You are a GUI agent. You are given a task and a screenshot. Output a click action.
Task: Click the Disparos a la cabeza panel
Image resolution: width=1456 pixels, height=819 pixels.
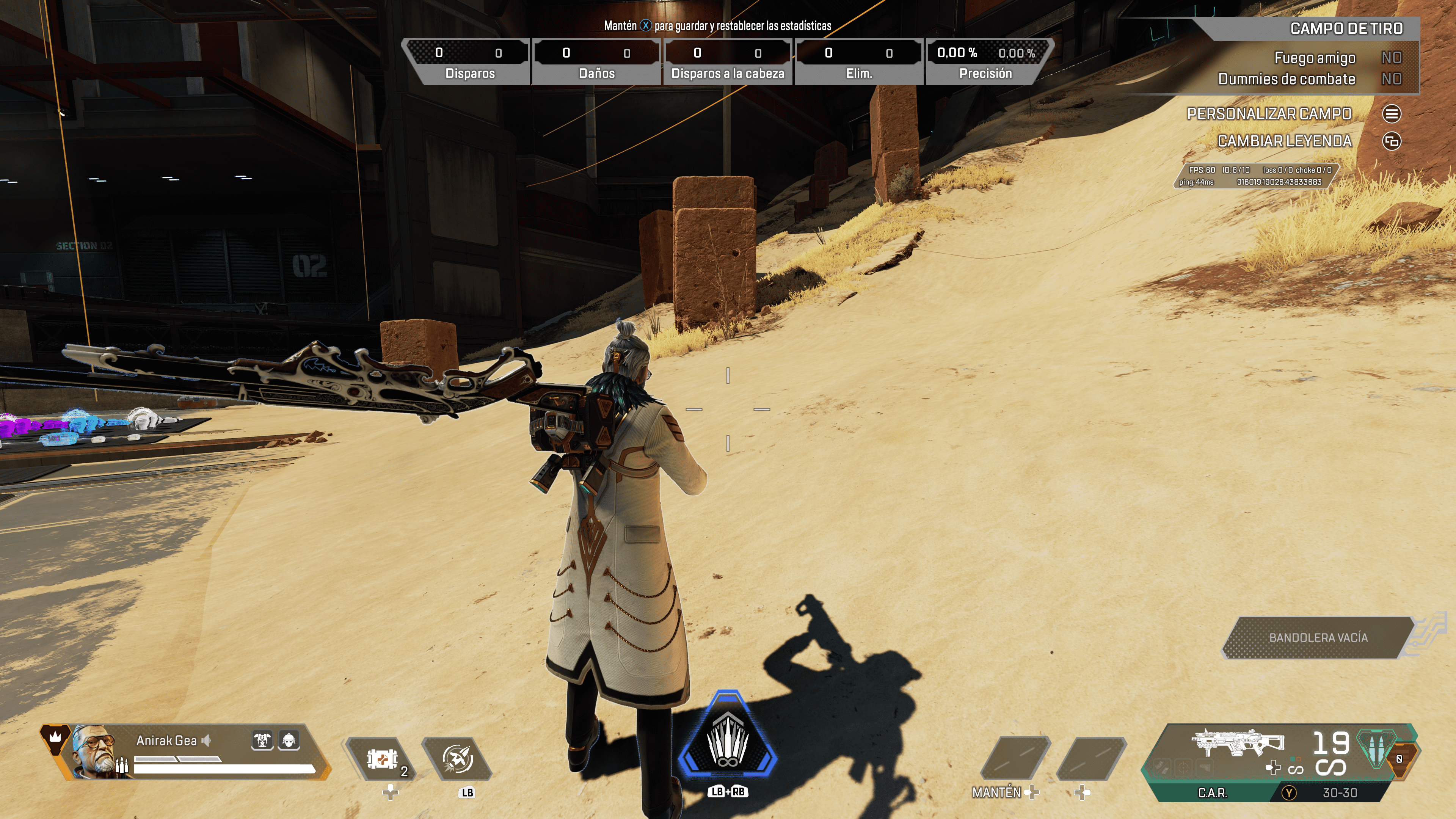pos(728,61)
